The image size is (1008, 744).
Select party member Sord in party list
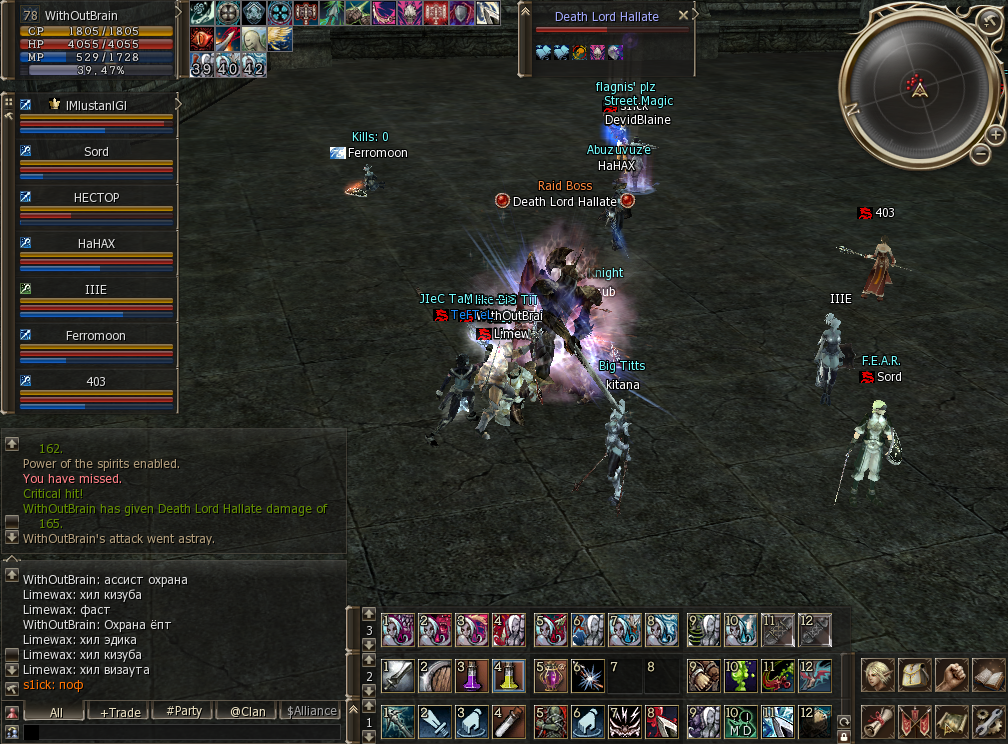tap(96, 152)
